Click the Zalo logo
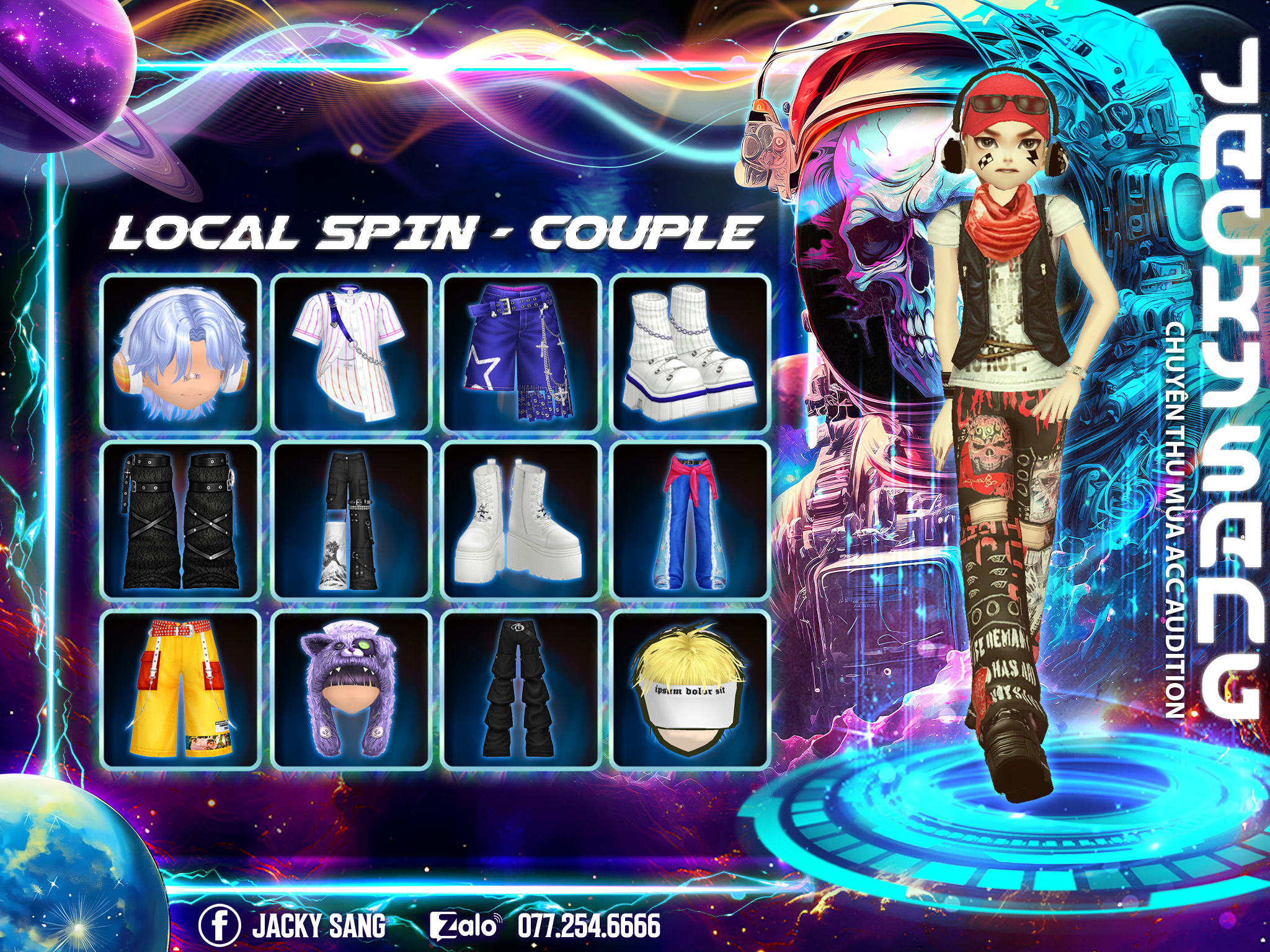 [465, 926]
